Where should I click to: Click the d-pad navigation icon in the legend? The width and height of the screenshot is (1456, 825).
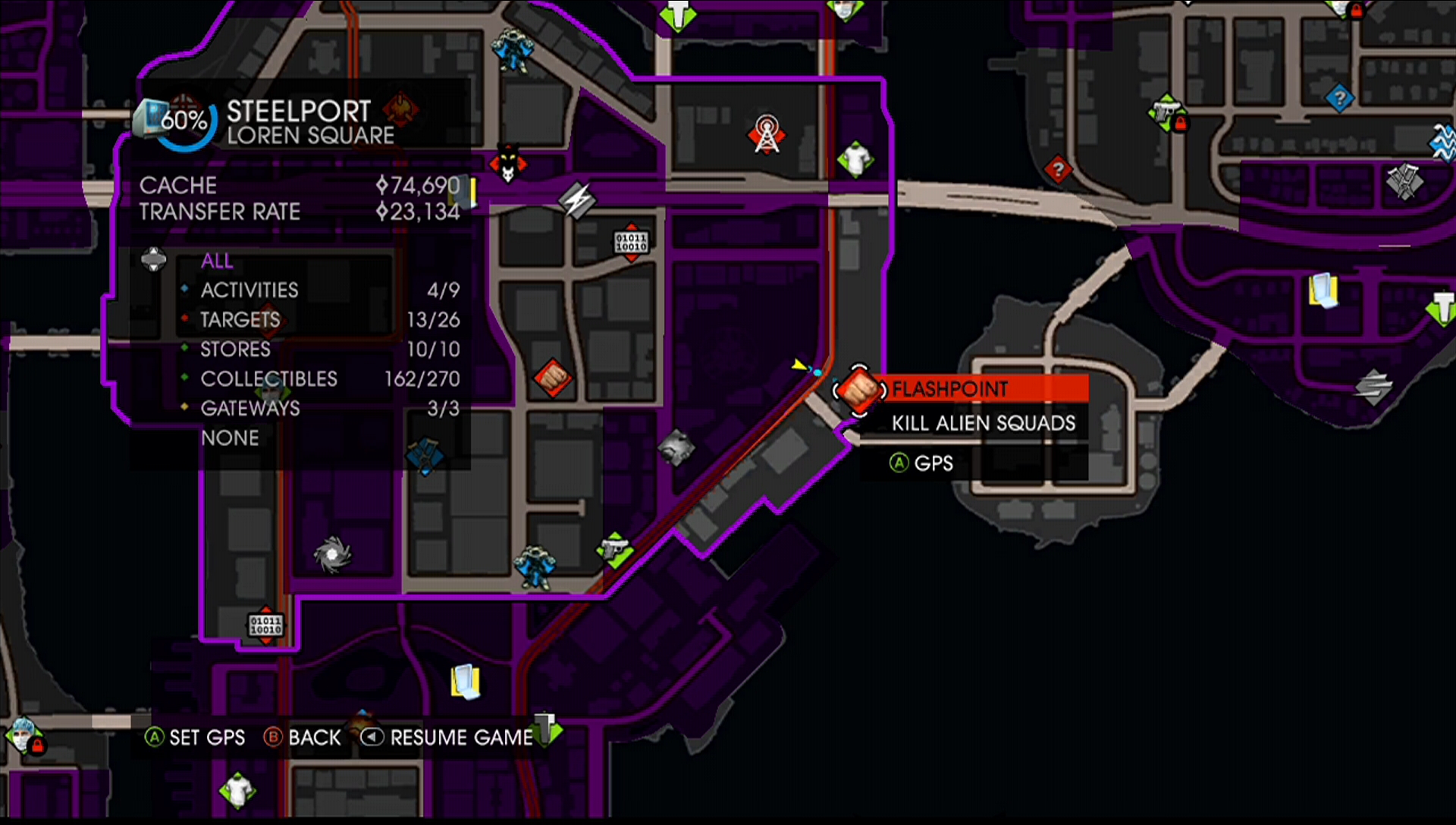[x=154, y=260]
